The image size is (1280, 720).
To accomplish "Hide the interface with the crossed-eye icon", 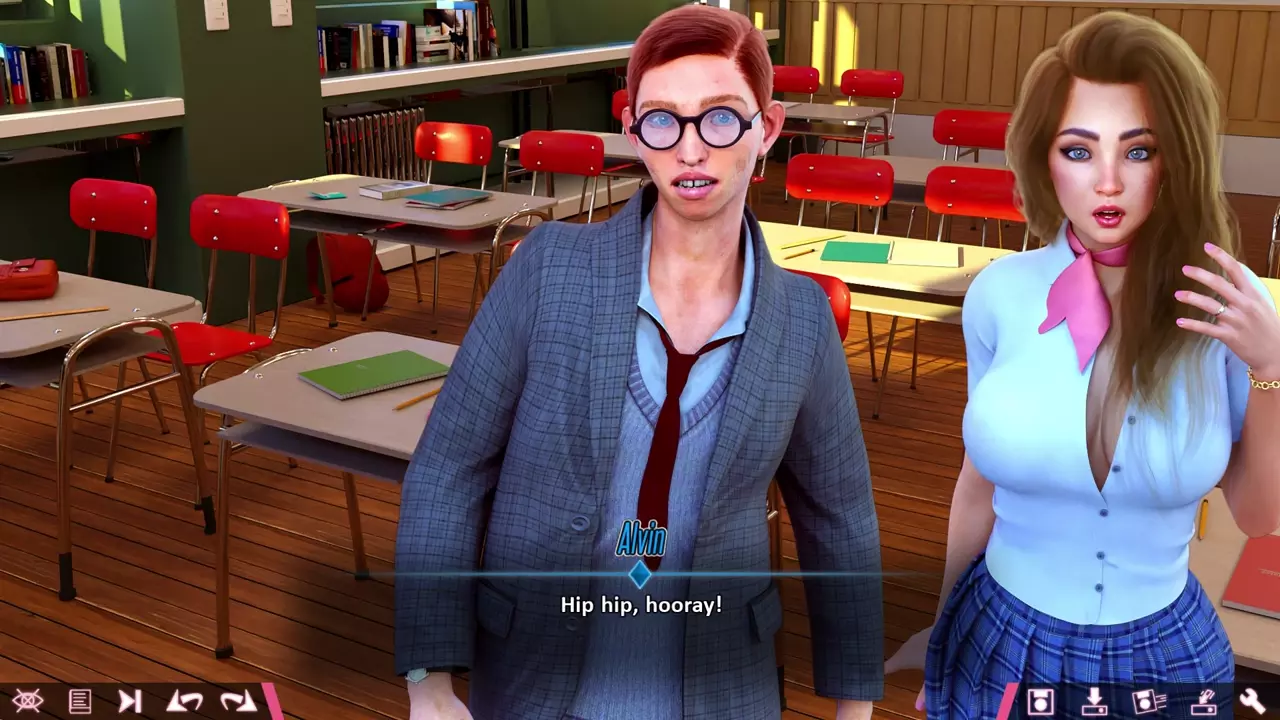I will click(x=27, y=701).
